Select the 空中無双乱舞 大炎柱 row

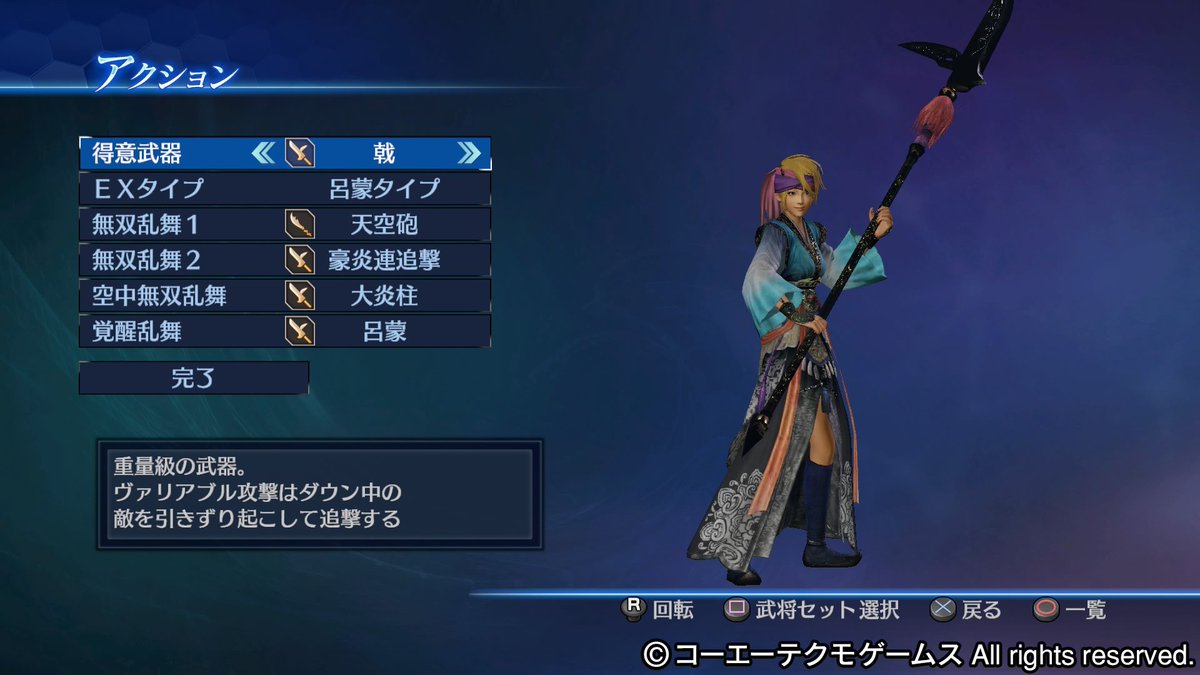click(x=285, y=295)
